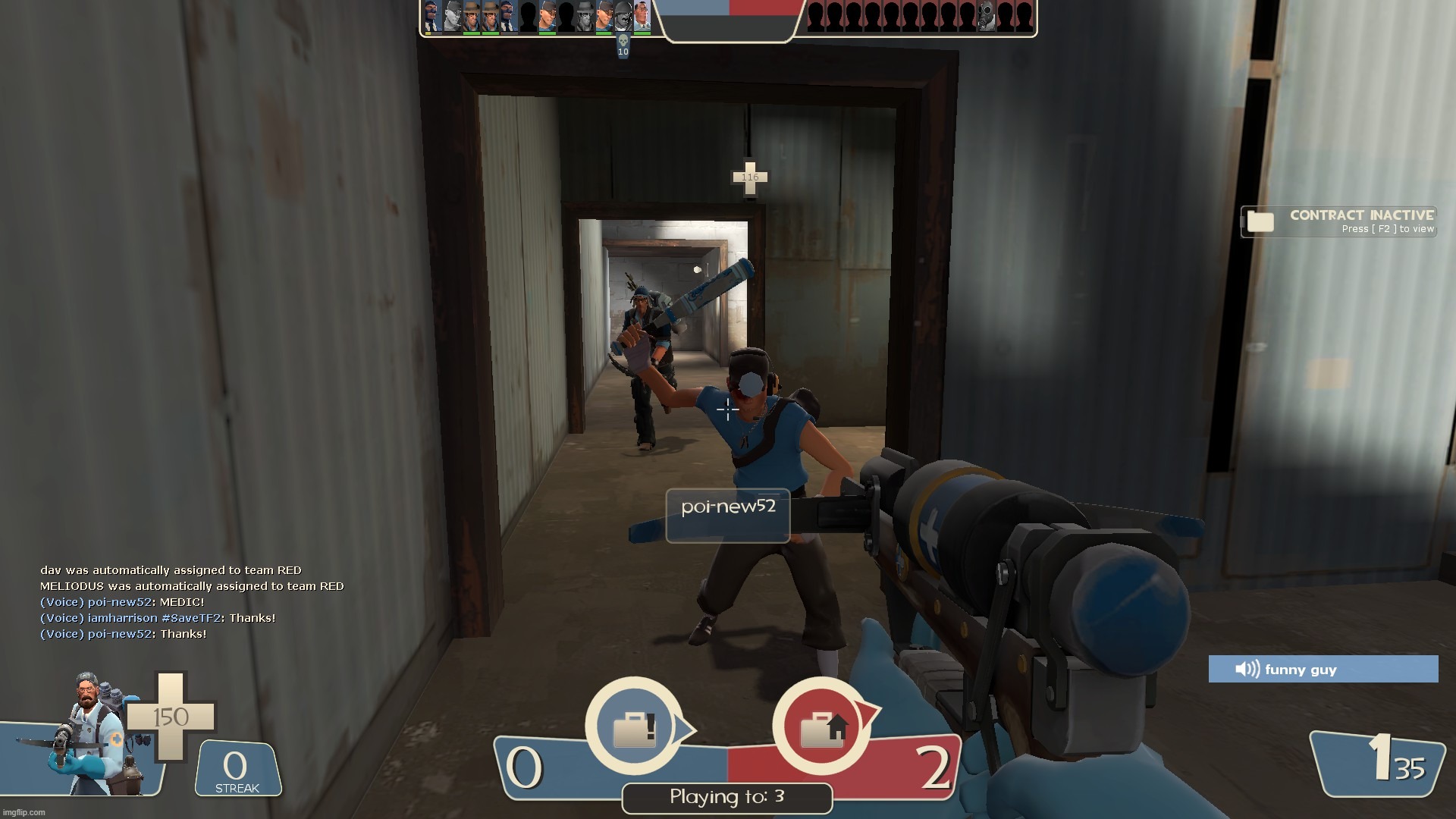Click the Spy portrait at the roster's left end
This screenshot has height=819, width=1456.
coord(432,17)
